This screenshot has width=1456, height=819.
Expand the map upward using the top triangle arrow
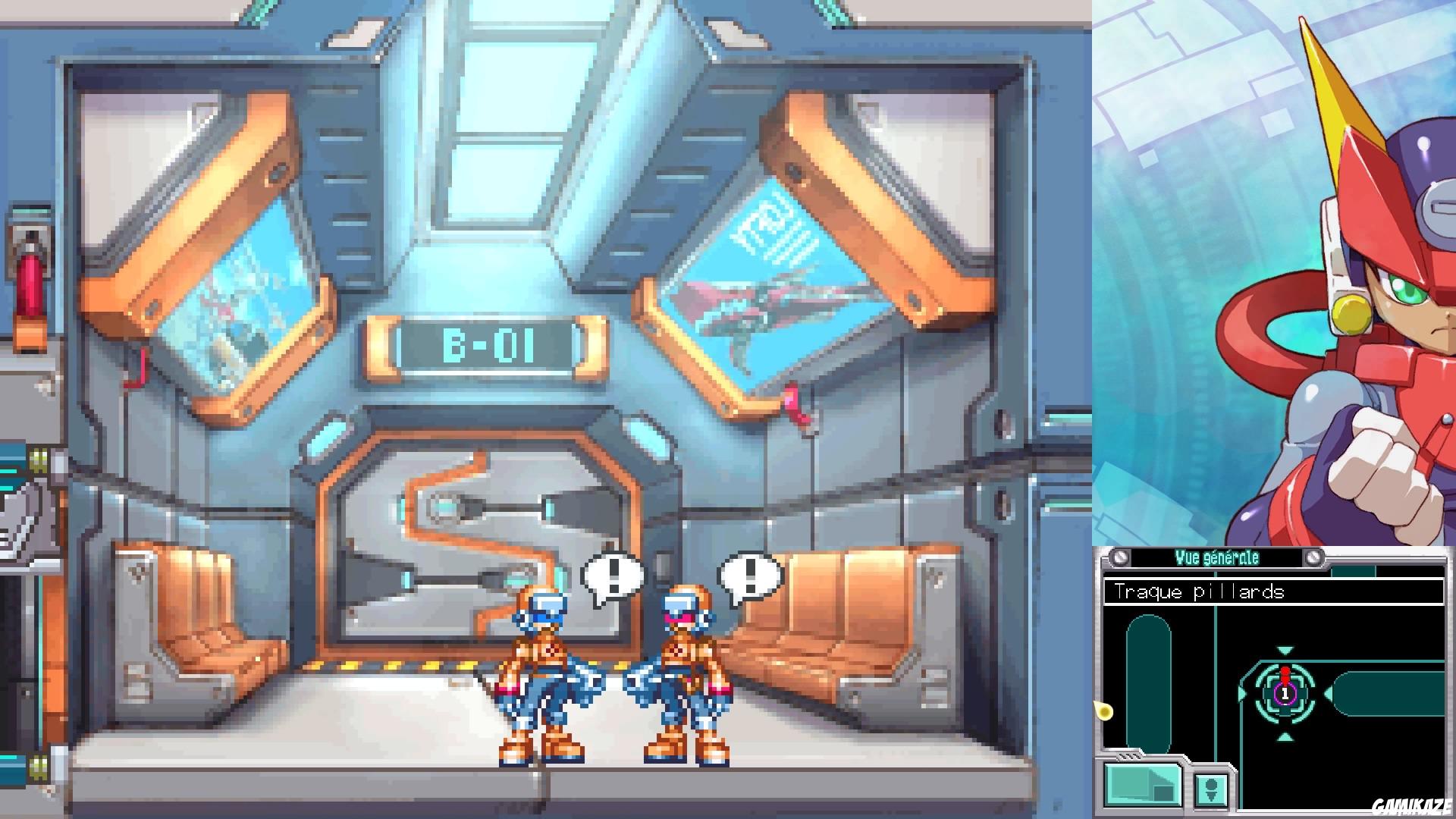pyautogui.click(x=1285, y=648)
